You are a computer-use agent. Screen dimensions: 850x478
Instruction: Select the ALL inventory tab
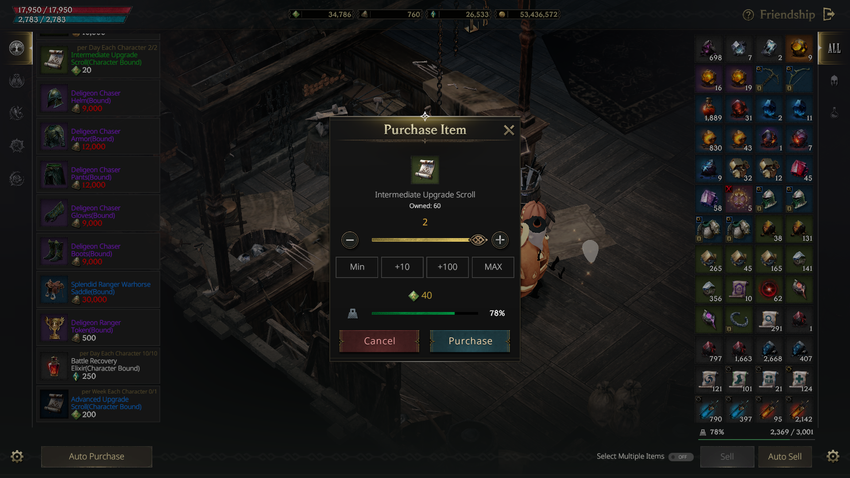[x=834, y=48]
